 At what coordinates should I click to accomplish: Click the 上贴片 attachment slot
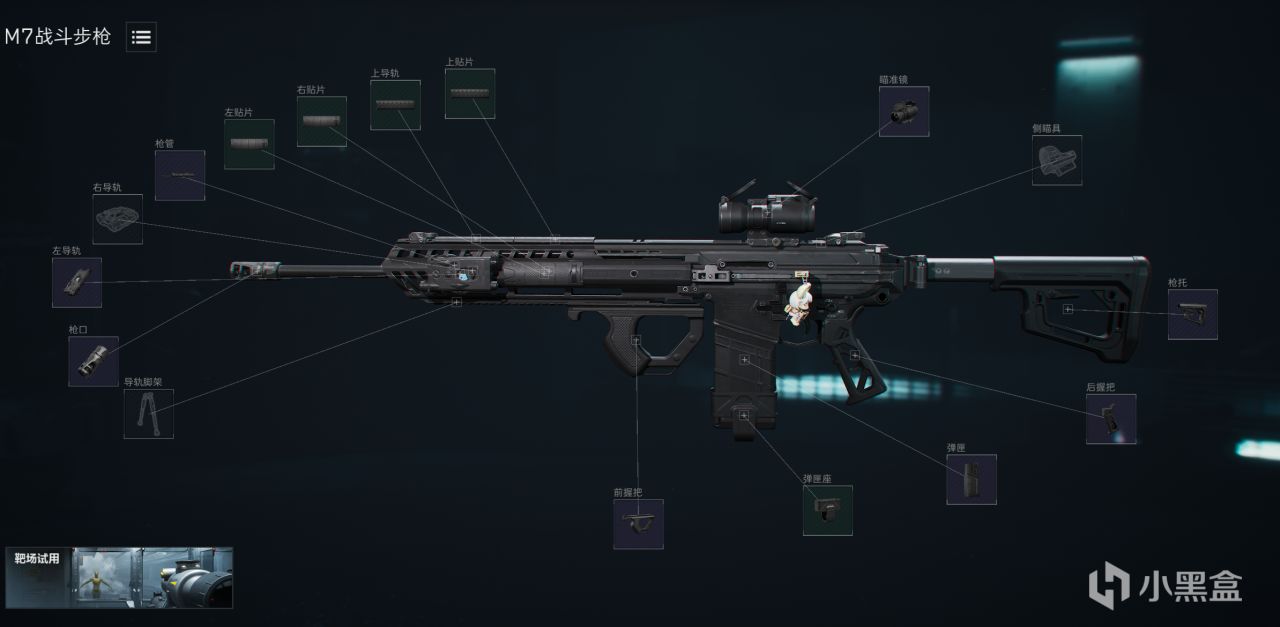470,93
